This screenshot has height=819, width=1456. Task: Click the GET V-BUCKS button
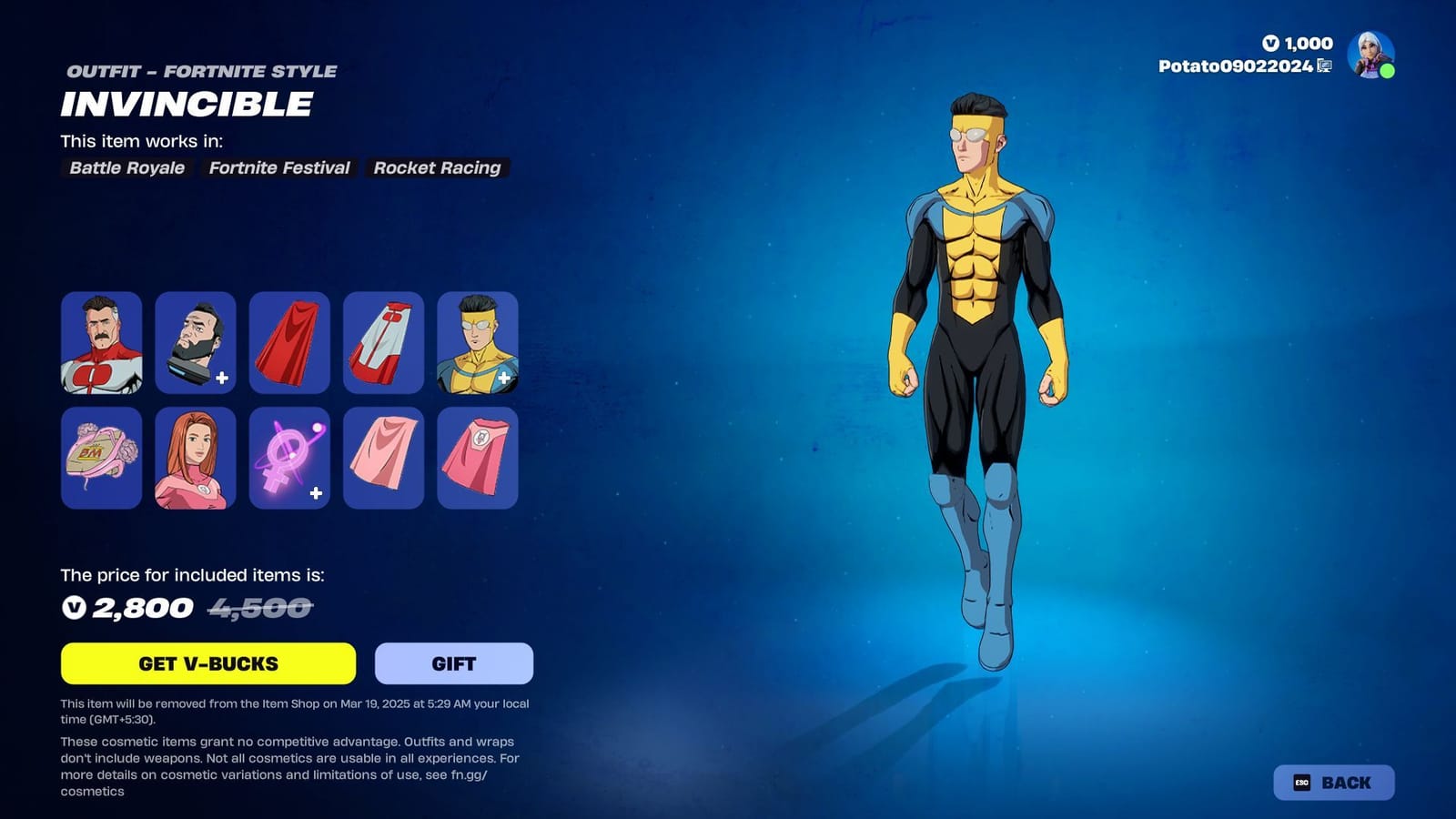(208, 663)
